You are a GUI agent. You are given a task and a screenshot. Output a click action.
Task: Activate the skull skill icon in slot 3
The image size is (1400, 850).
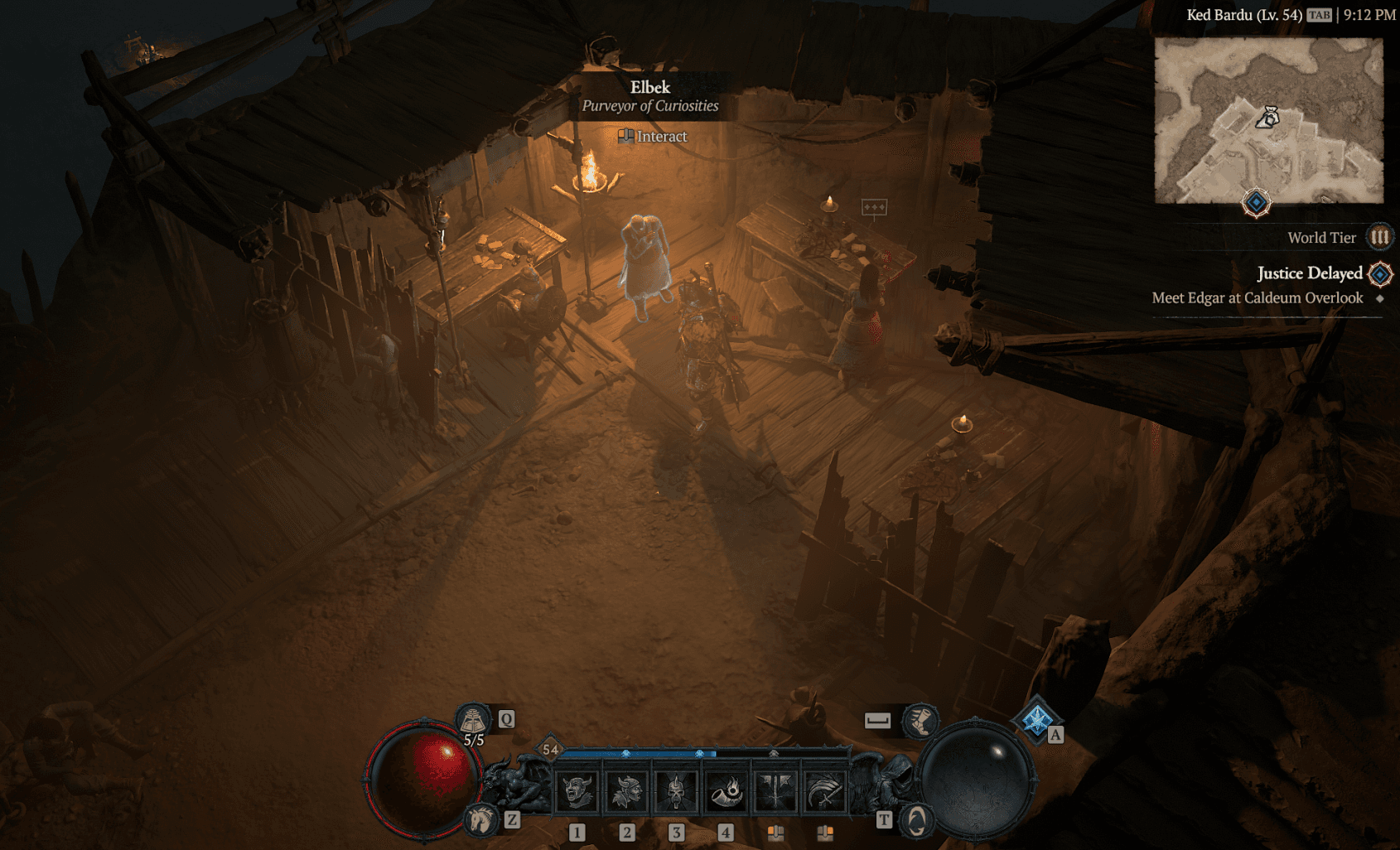click(675, 791)
